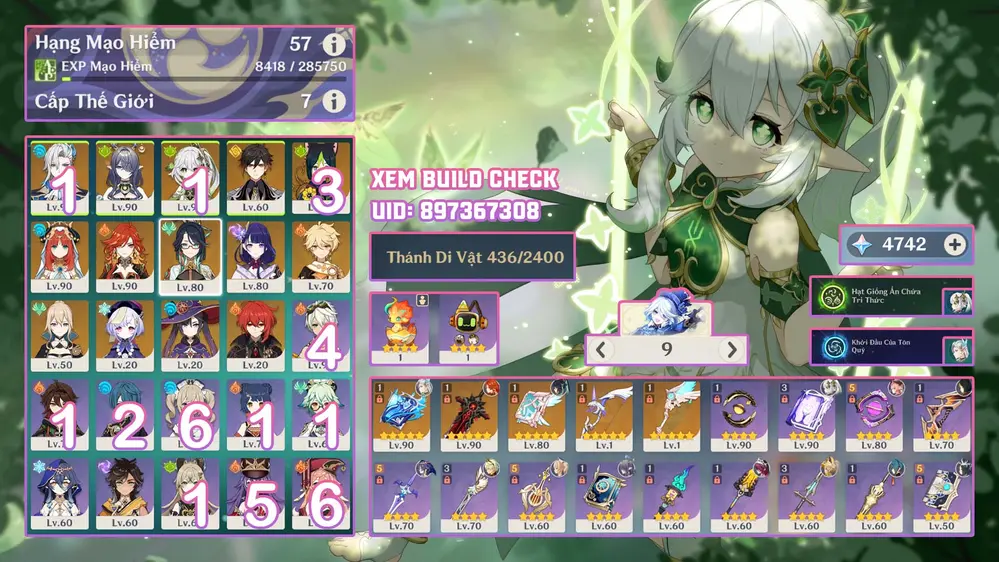
Task: Open the info icon beside Hạng Mạo Hiểm
Action: (x=334, y=44)
